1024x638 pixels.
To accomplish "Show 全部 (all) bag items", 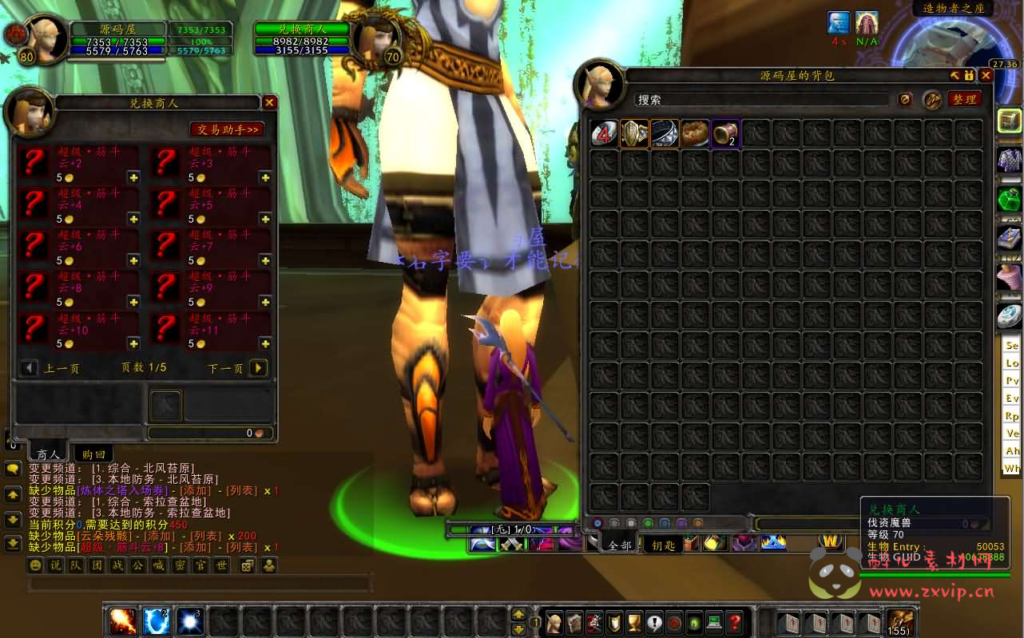I will 619,545.
